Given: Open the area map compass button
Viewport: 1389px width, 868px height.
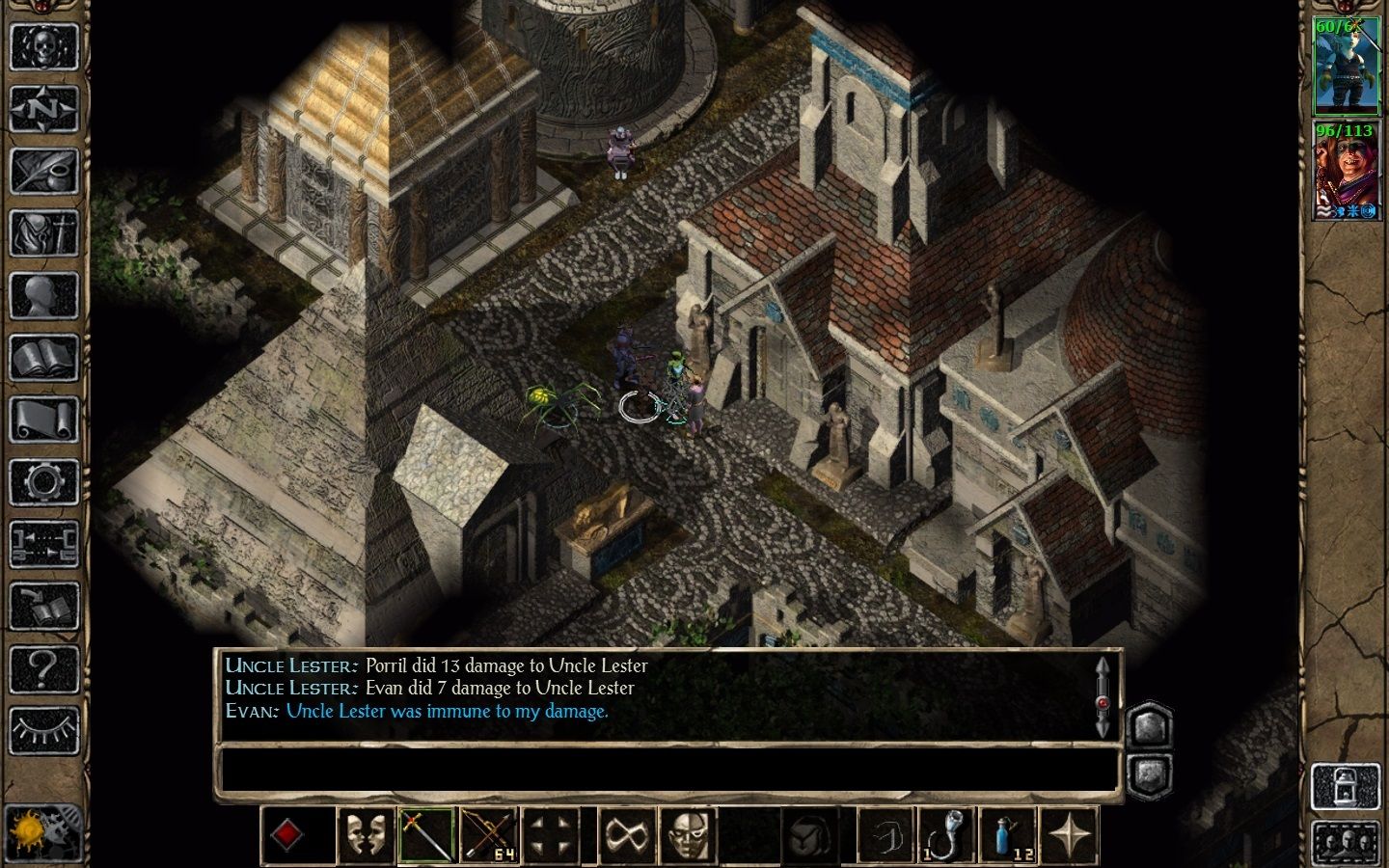Looking at the screenshot, I should tap(43, 108).
